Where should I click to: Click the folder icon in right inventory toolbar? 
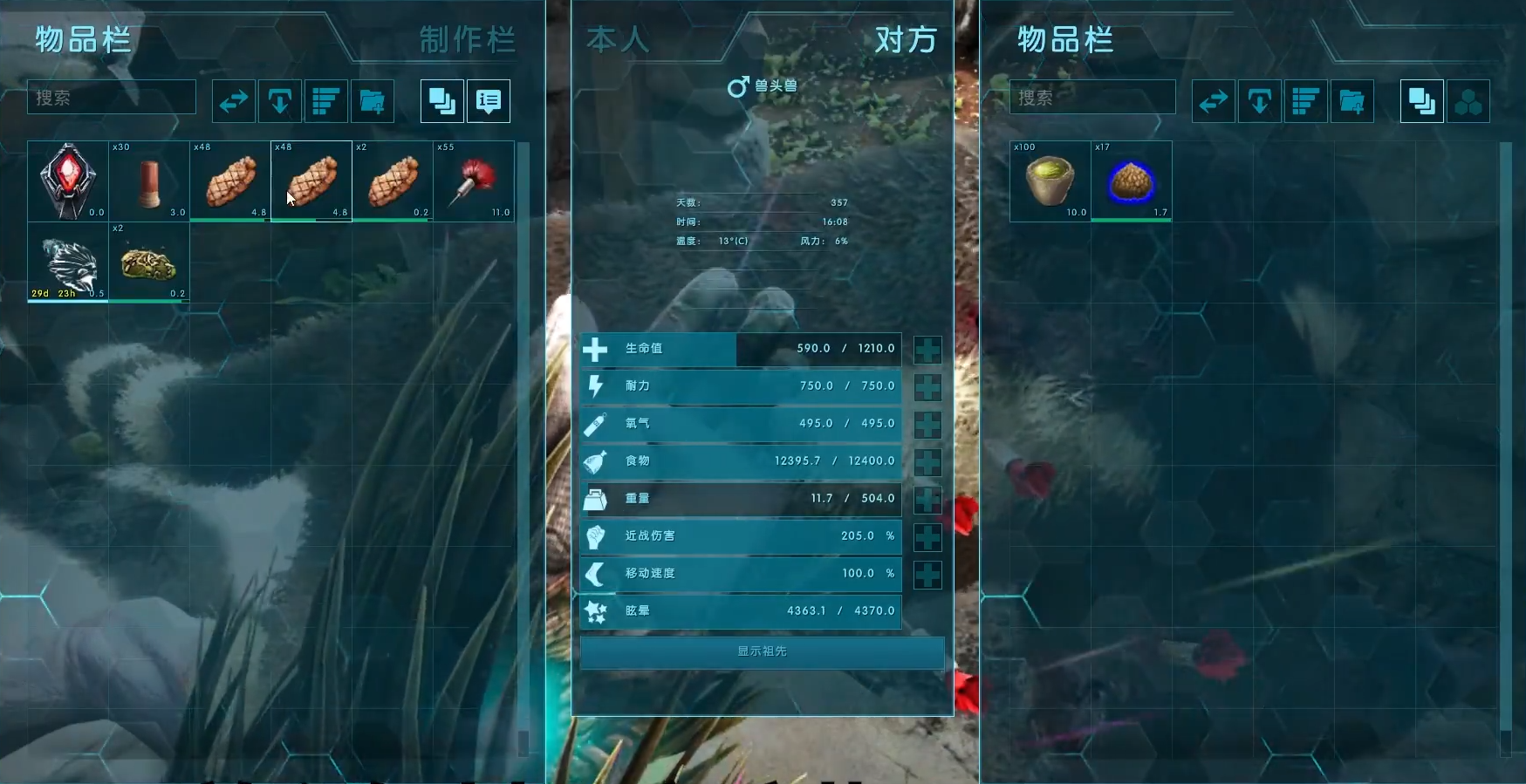pos(1353,101)
